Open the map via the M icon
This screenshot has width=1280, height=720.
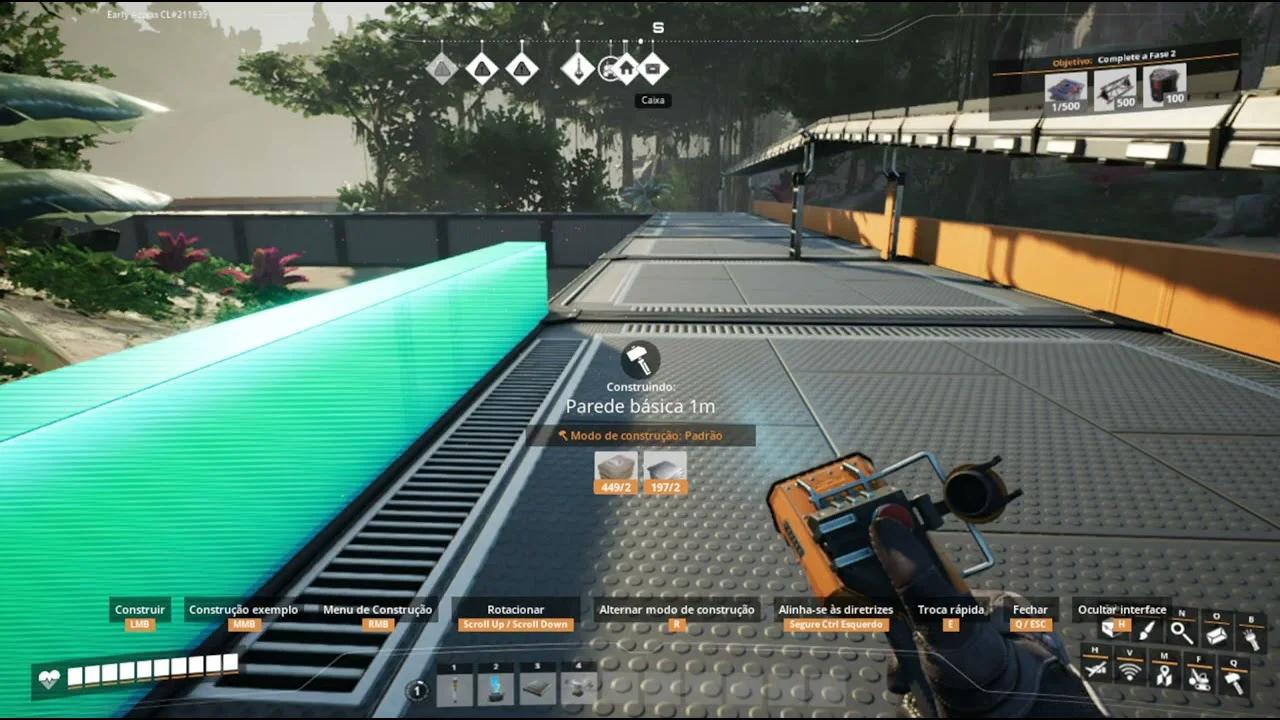[1165, 675]
